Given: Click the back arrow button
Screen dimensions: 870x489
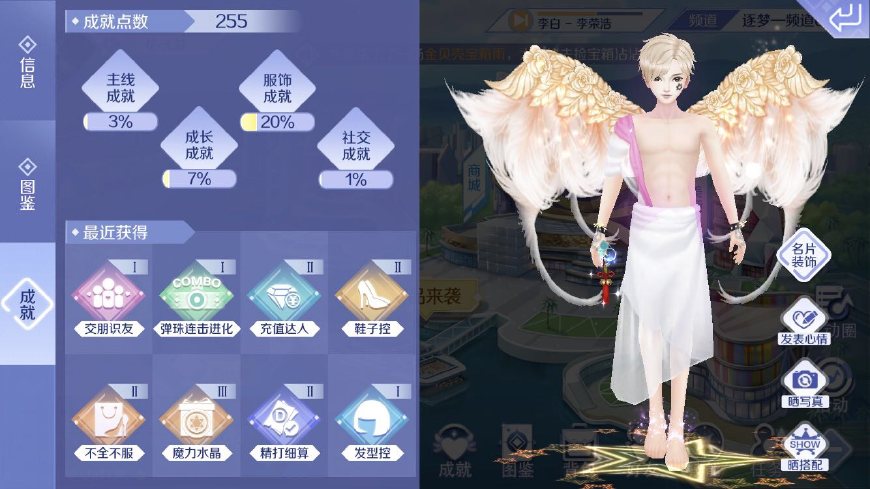Looking at the screenshot, I should pyautogui.click(x=845, y=18).
